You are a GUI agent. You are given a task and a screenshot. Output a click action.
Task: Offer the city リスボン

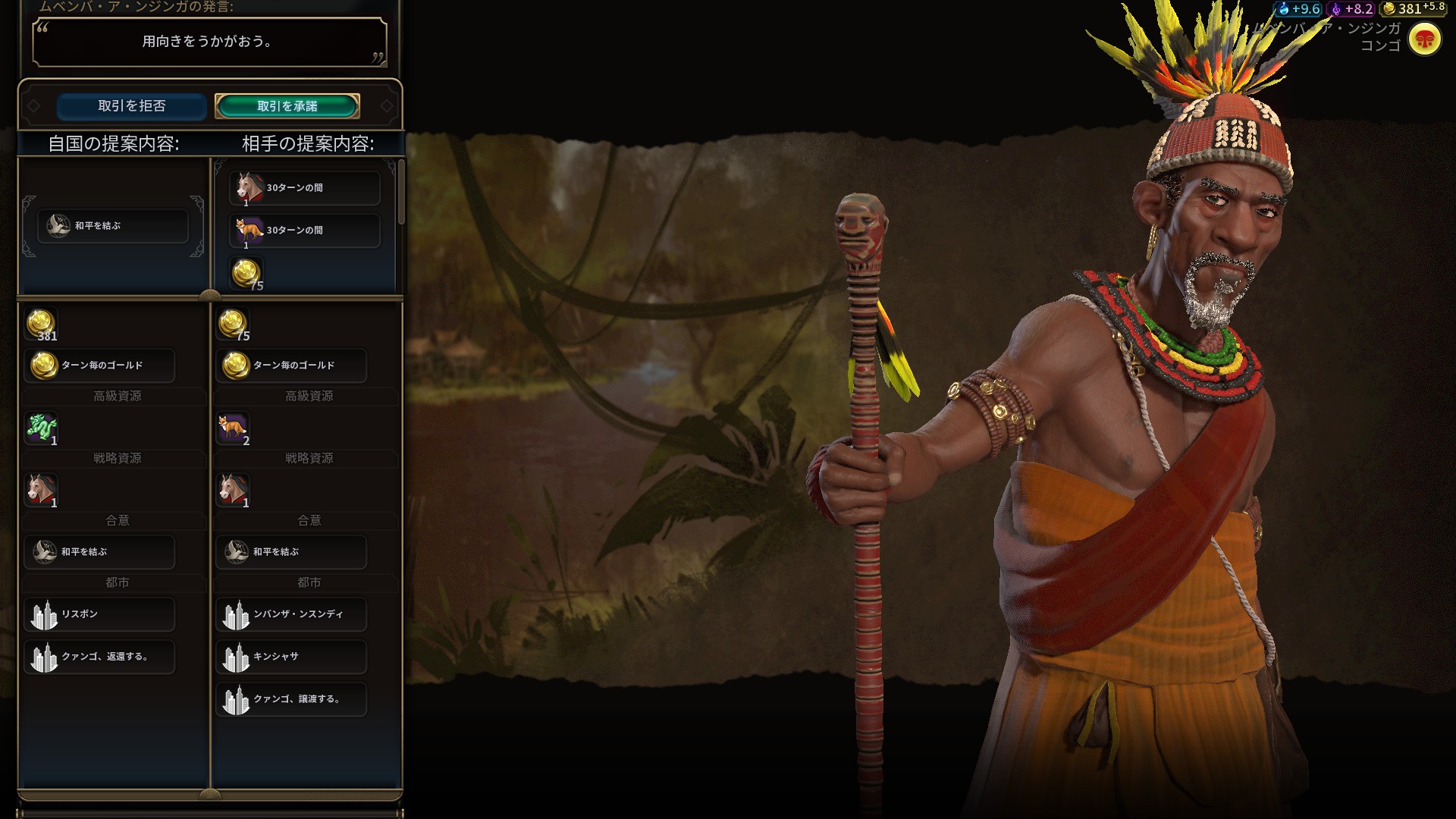(x=99, y=614)
